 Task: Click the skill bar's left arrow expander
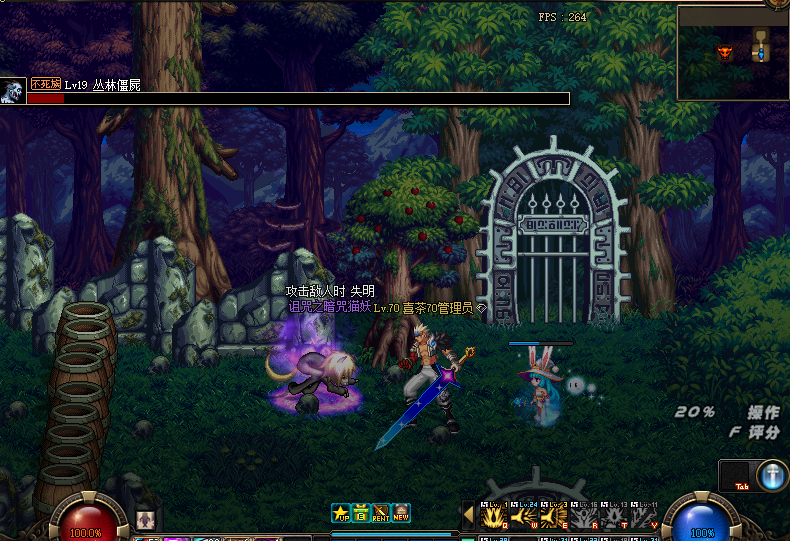[x=468, y=516]
